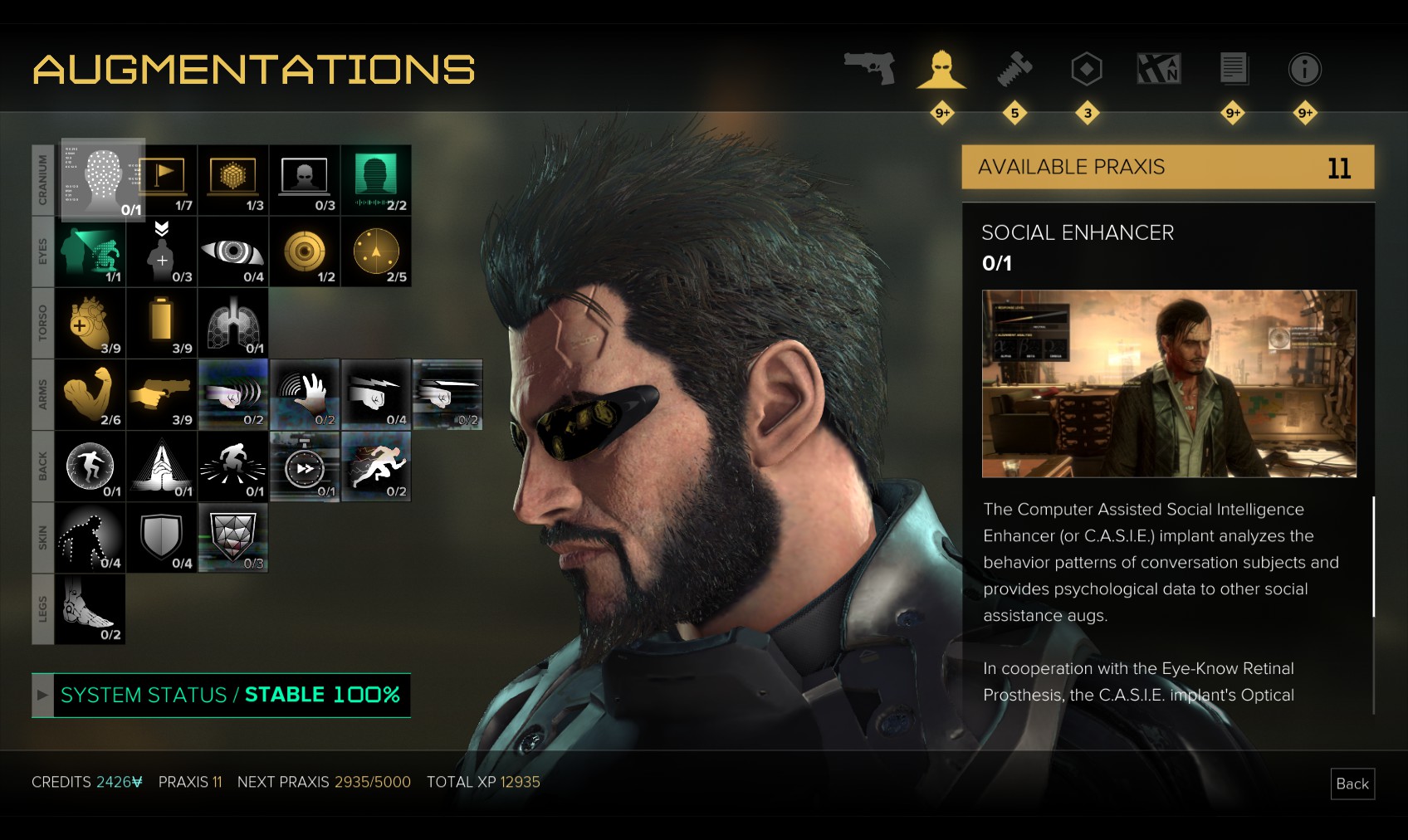This screenshot has width=1408, height=840.
Task: Click the Back button
Action: pos(1352,784)
